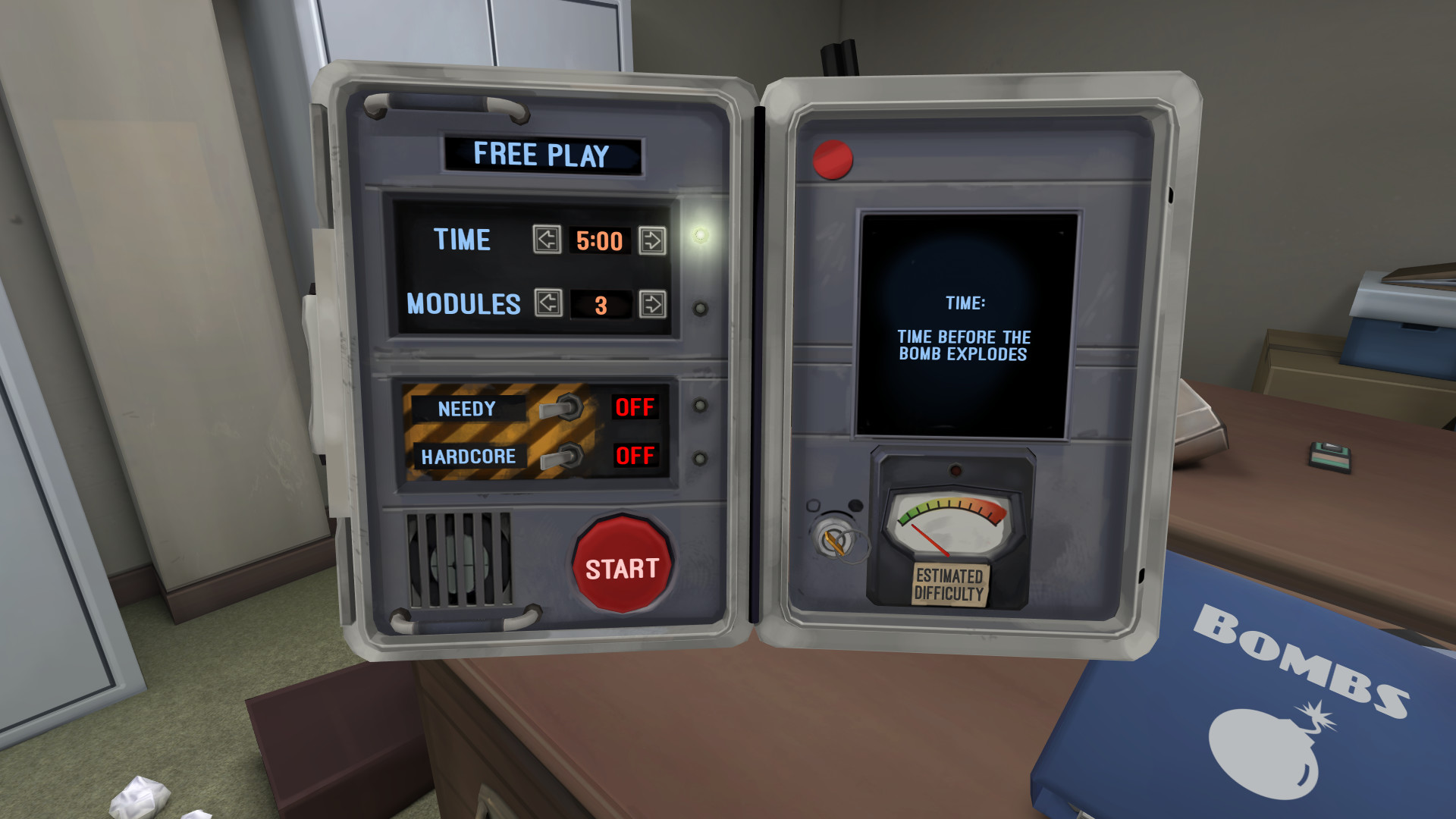Decrease the MODULES count with left arrow
This screenshot has width=1456, height=819.
pyautogui.click(x=548, y=305)
